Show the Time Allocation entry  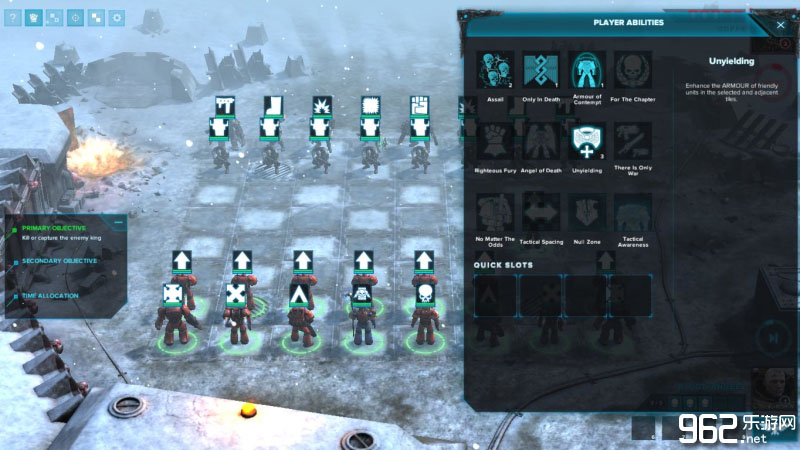(x=50, y=295)
